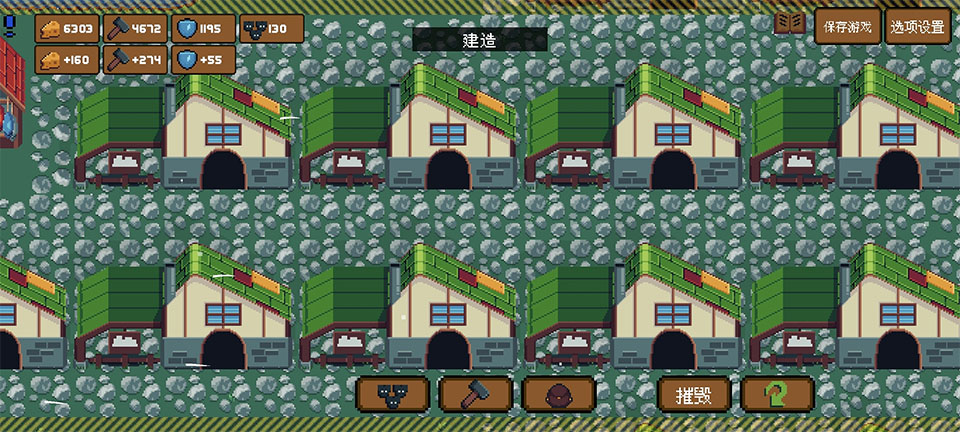Open the book icon journal

click(791, 23)
